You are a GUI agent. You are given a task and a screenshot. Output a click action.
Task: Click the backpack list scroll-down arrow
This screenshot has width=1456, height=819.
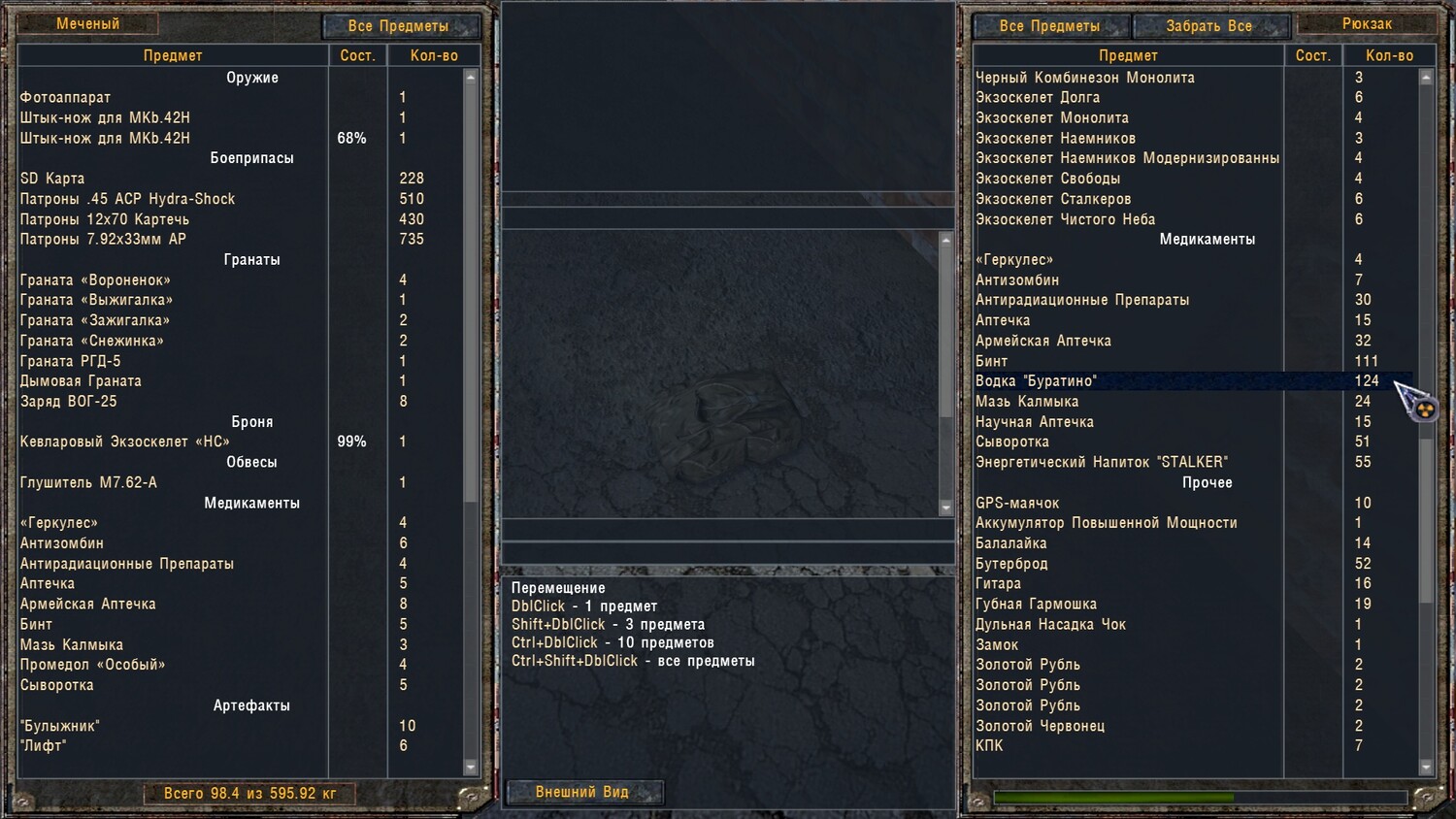[x=1426, y=768]
